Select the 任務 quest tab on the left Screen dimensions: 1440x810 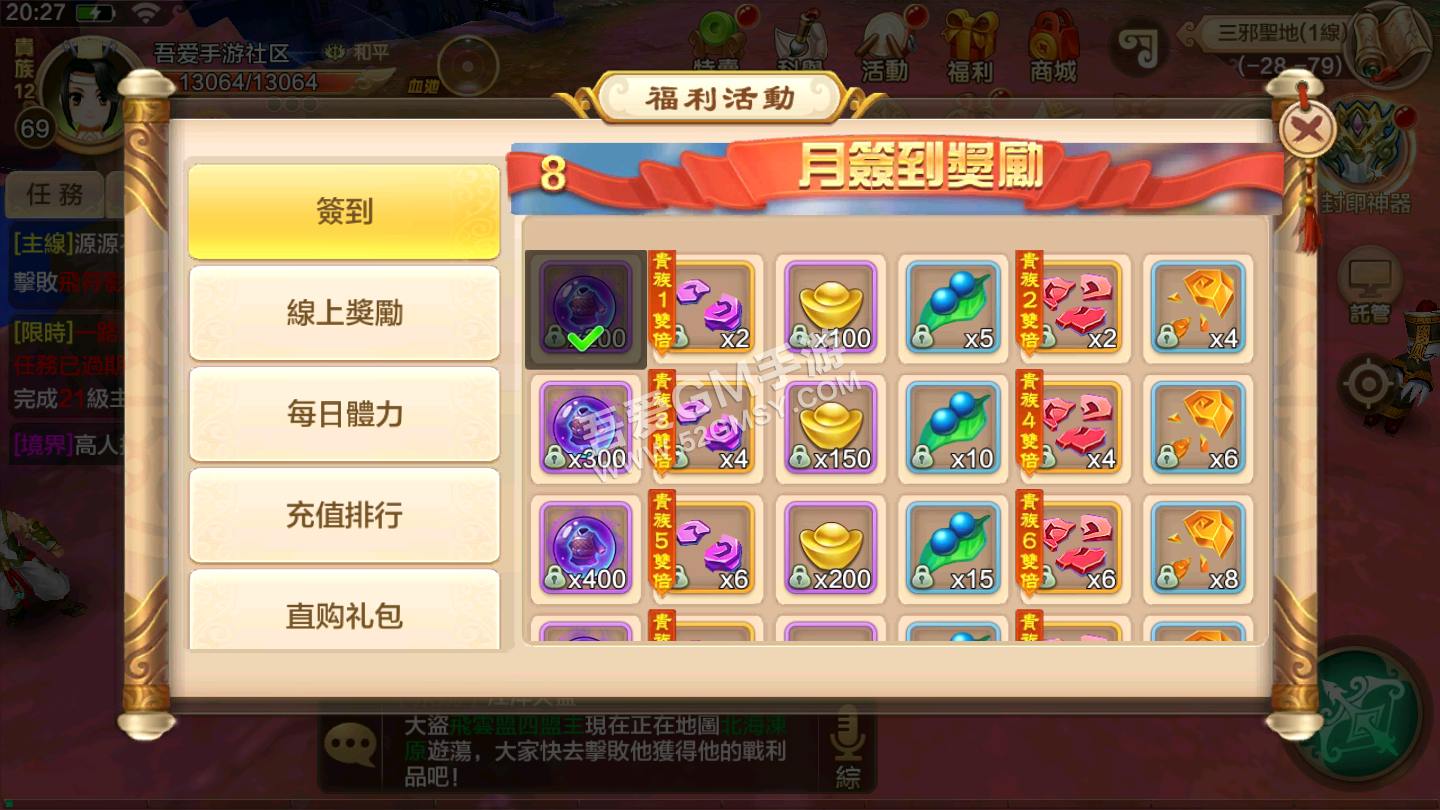pos(55,195)
